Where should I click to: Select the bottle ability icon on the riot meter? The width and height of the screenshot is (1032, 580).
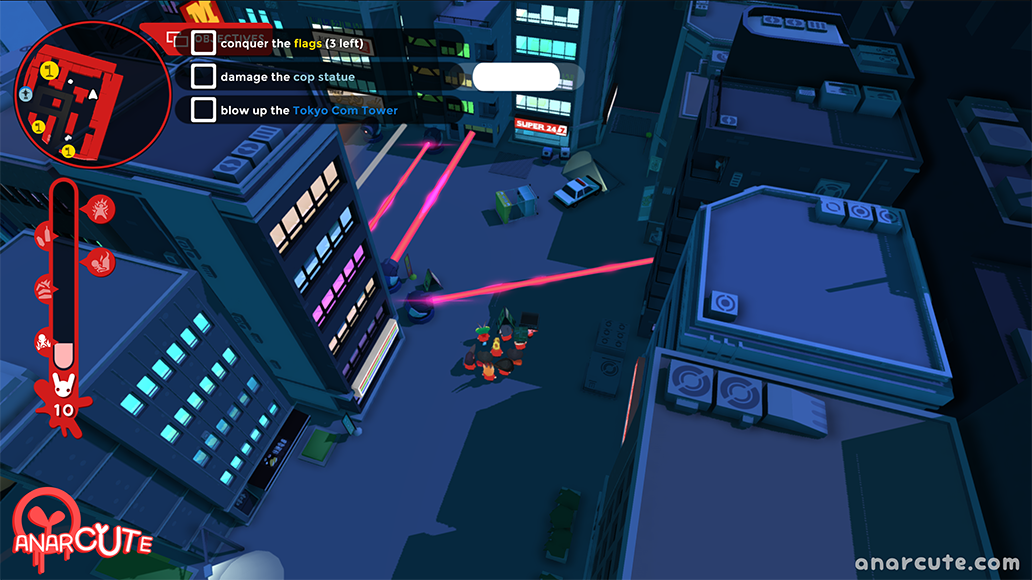pyautogui.click(x=44, y=236)
